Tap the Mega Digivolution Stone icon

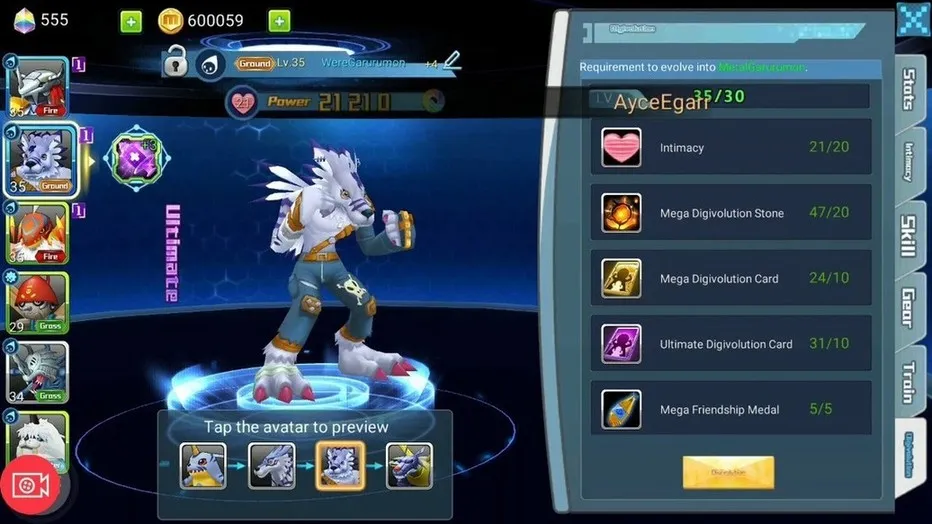[621, 213]
